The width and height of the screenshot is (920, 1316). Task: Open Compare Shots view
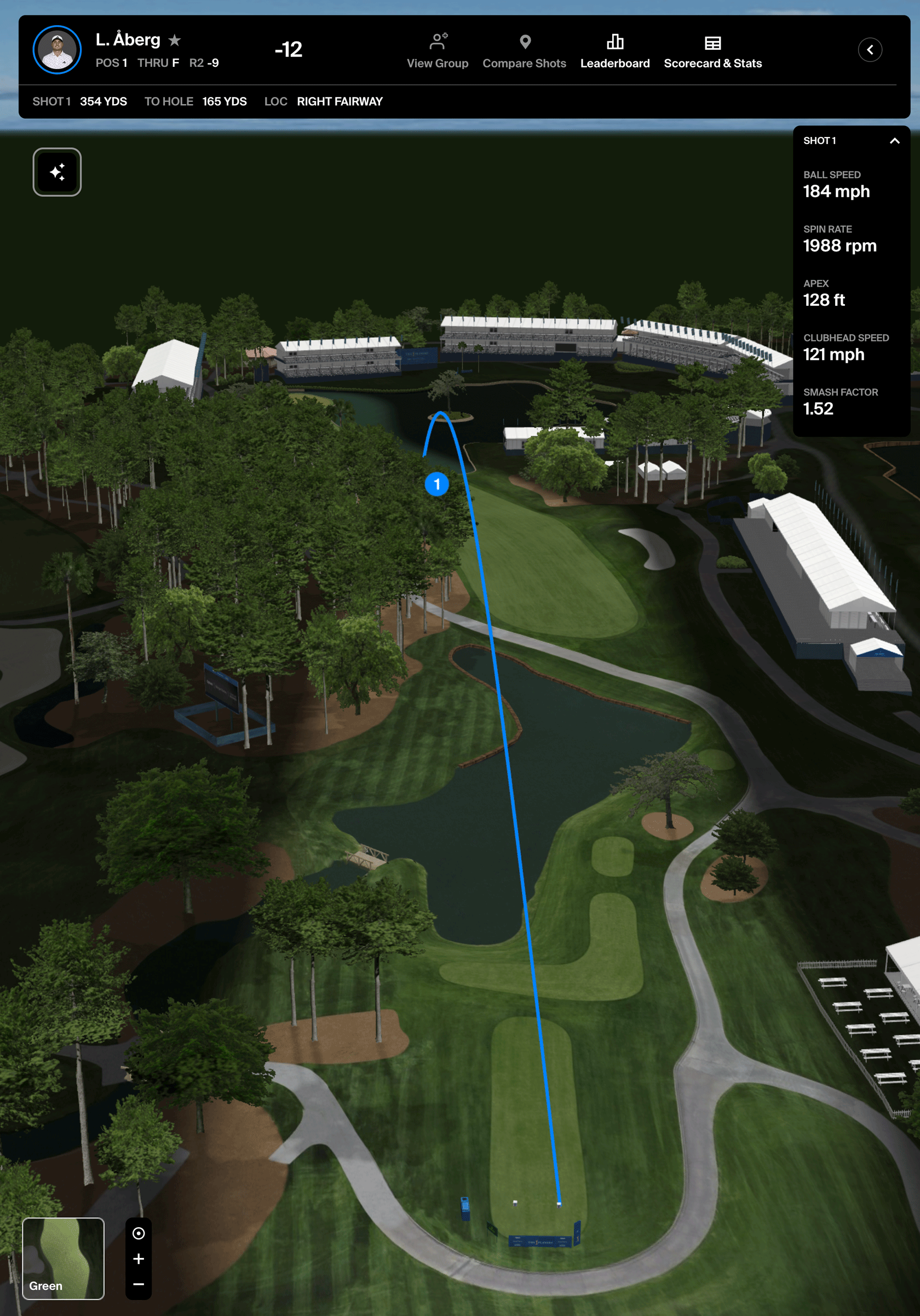click(x=524, y=50)
